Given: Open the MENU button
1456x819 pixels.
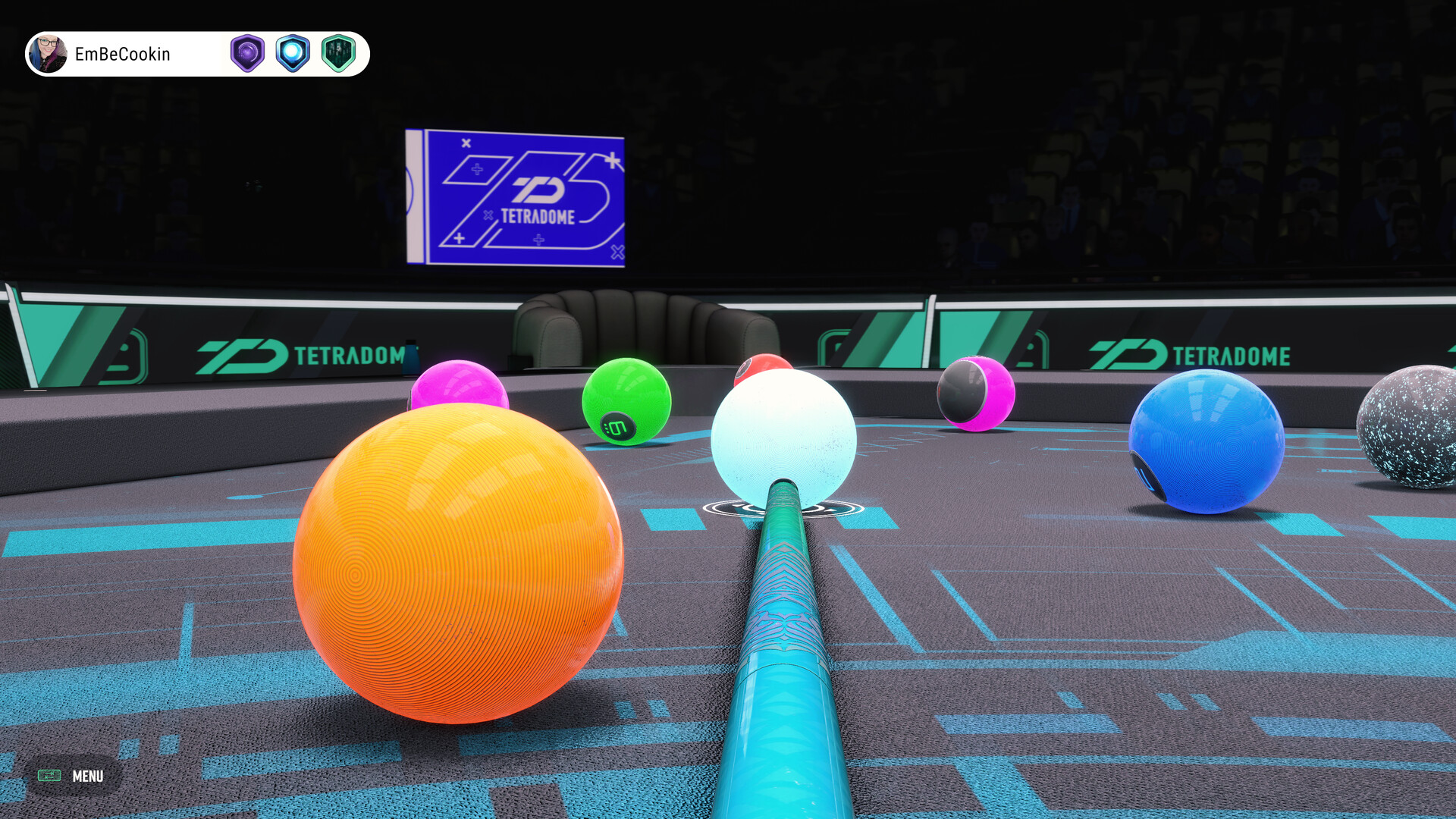Looking at the screenshot, I should [72, 776].
